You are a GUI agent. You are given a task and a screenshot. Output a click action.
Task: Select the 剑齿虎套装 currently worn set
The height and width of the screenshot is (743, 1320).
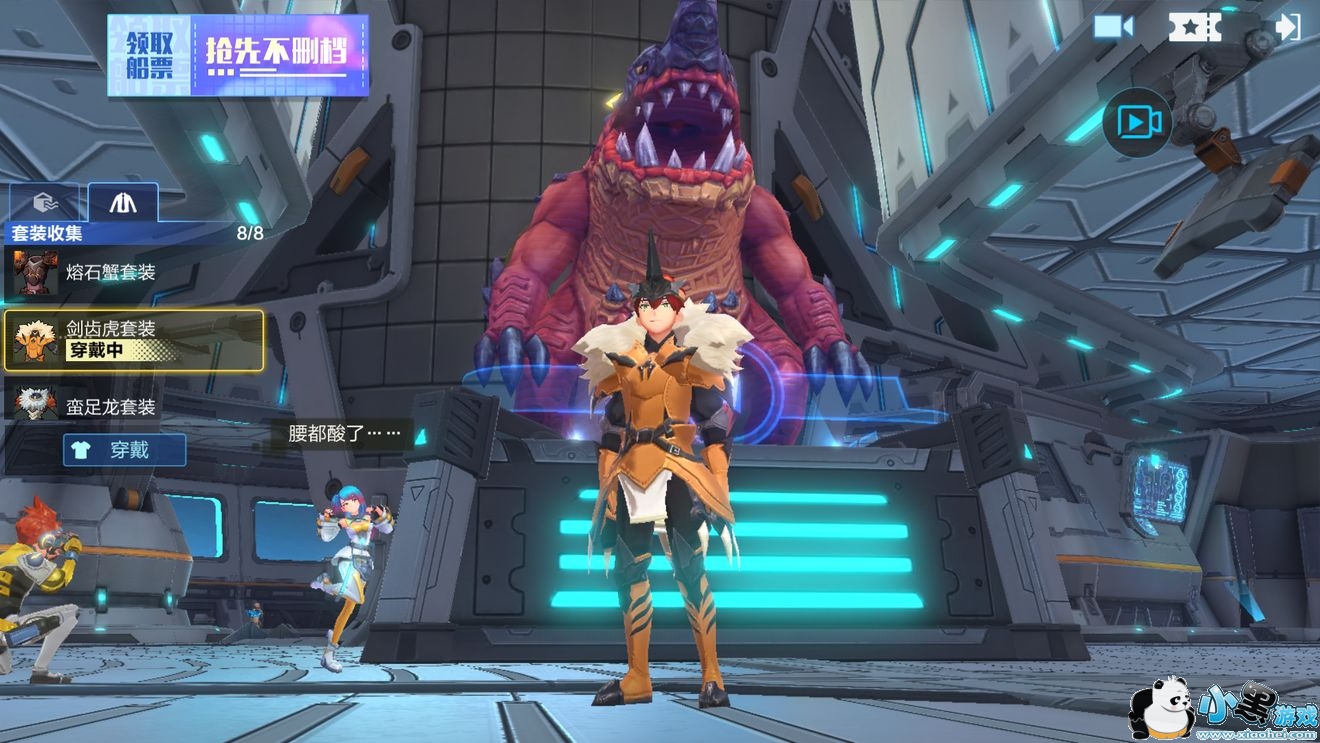coord(134,340)
